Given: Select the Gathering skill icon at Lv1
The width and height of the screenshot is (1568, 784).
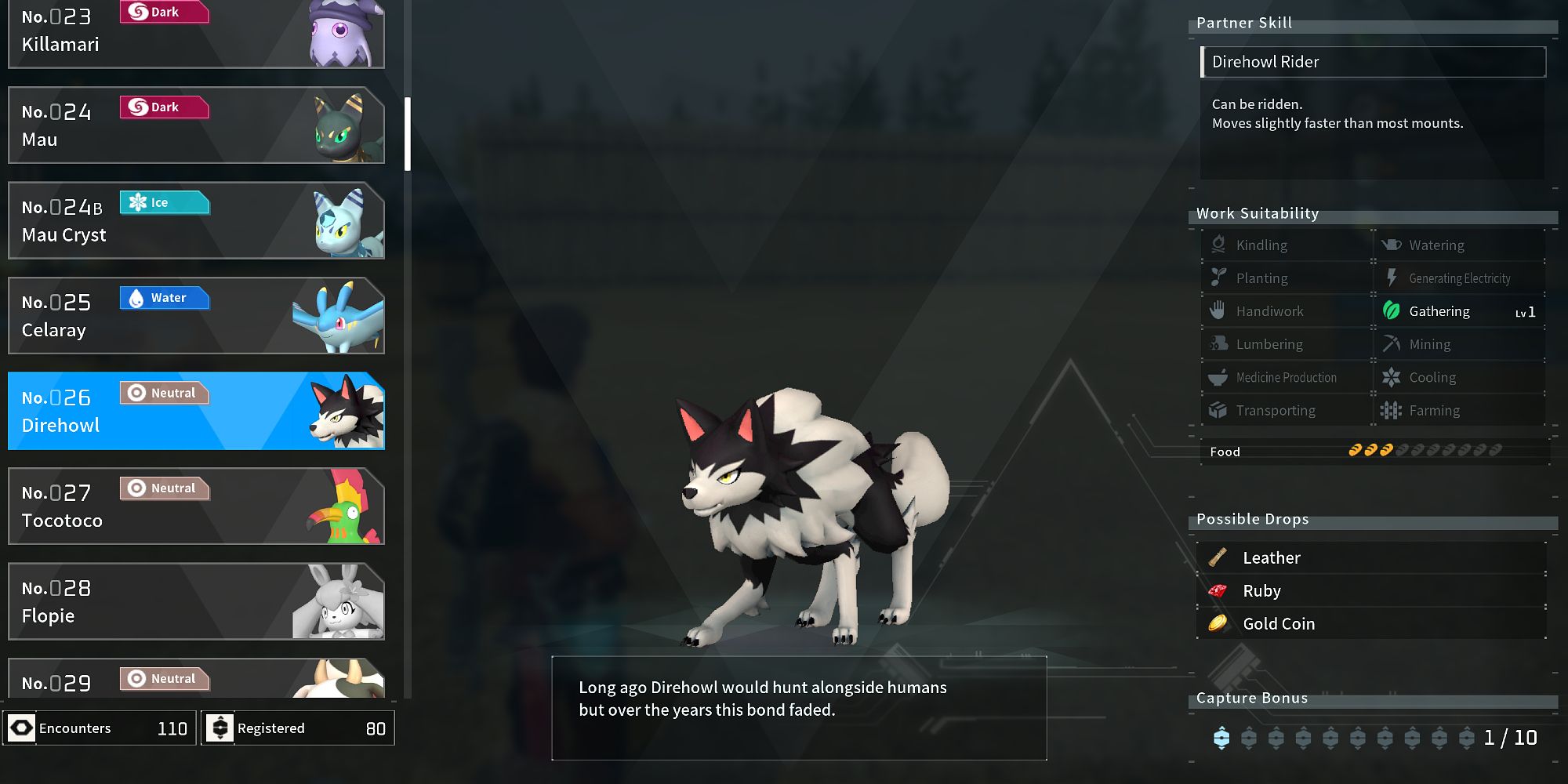Looking at the screenshot, I should (x=1393, y=311).
